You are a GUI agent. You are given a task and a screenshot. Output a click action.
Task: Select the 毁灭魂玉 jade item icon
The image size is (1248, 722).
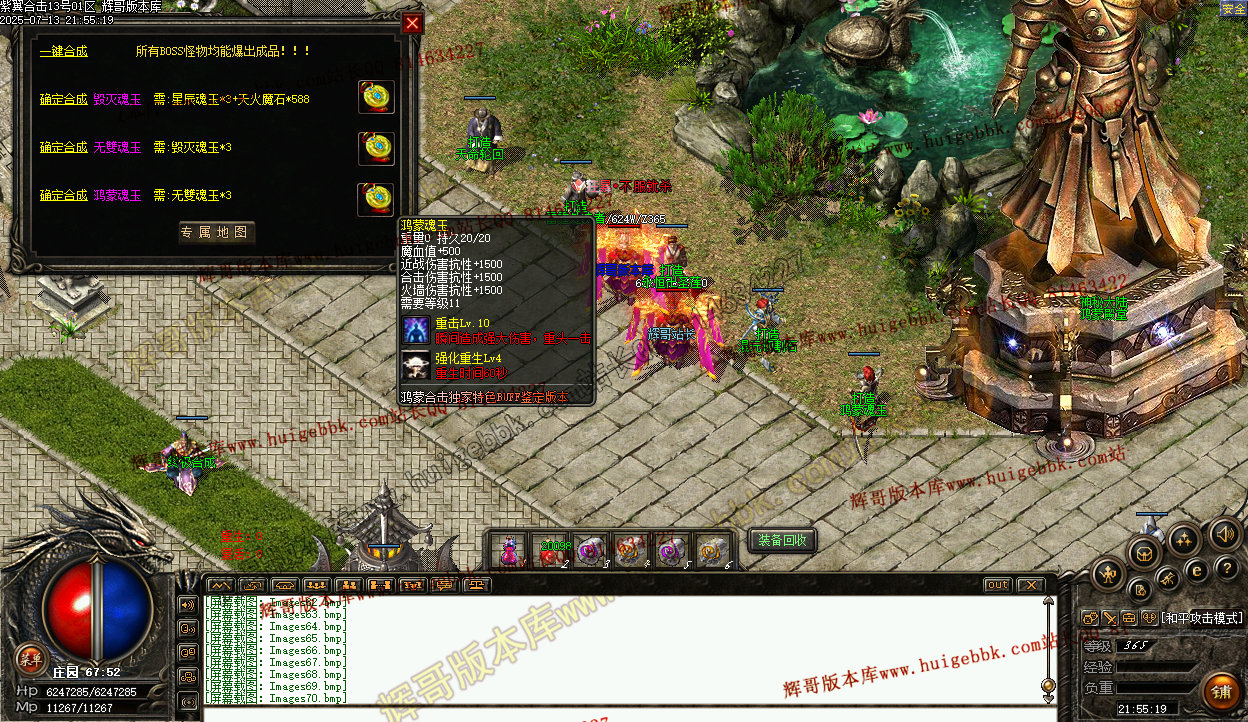(376, 97)
